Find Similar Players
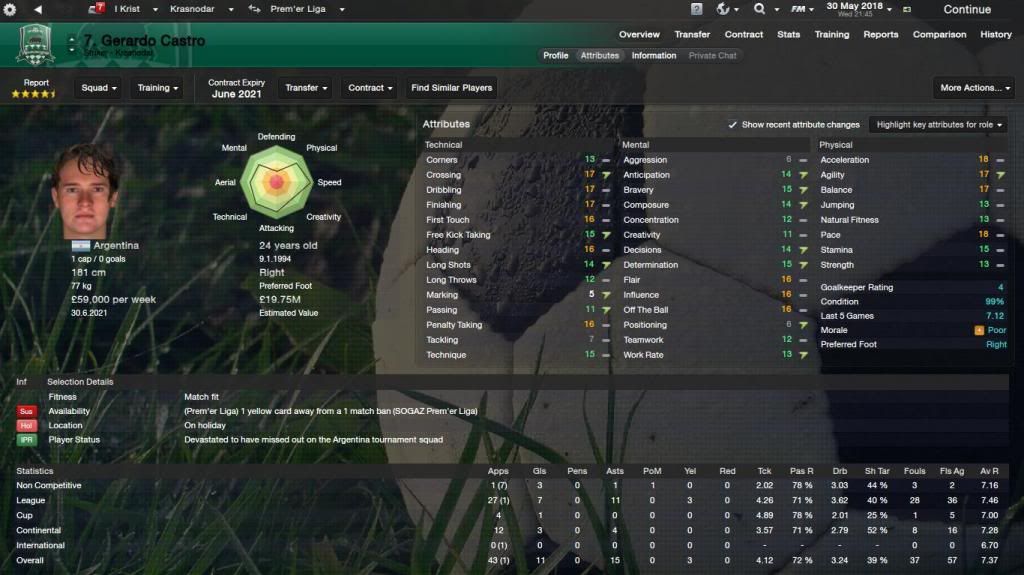 click(452, 88)
